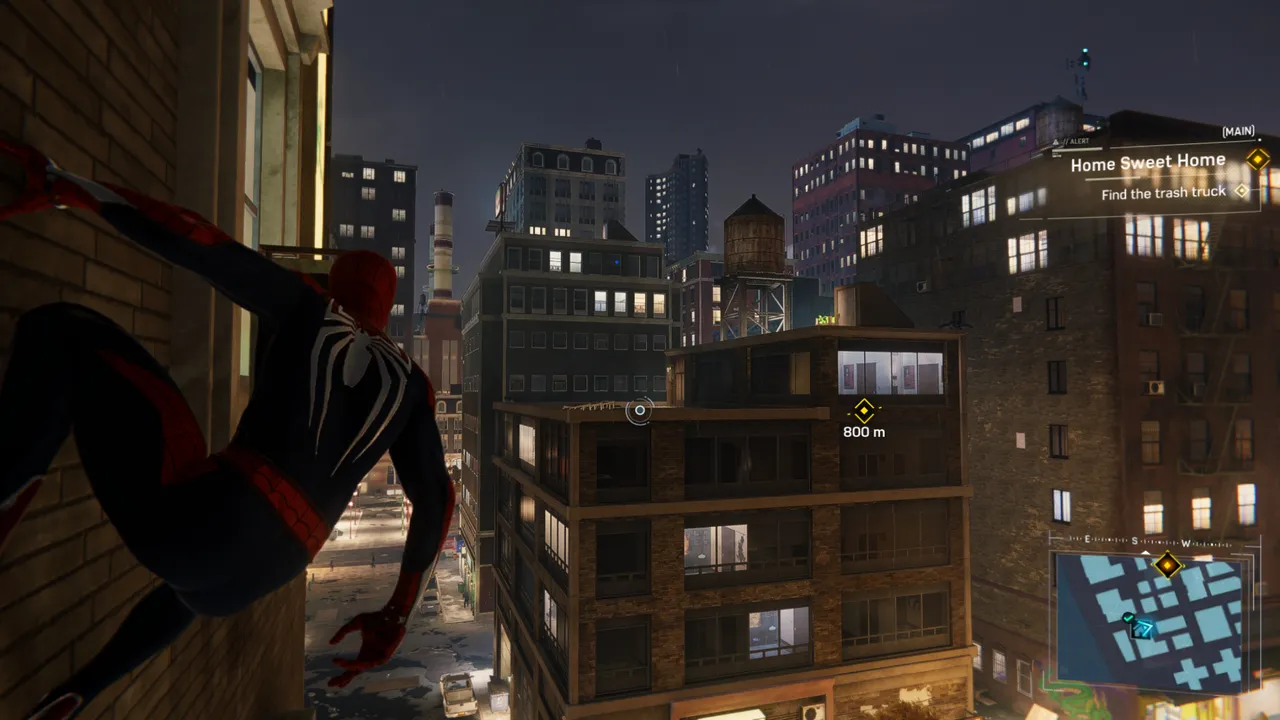Expand the white chevron above the minimap marker

pos(1144,553)
